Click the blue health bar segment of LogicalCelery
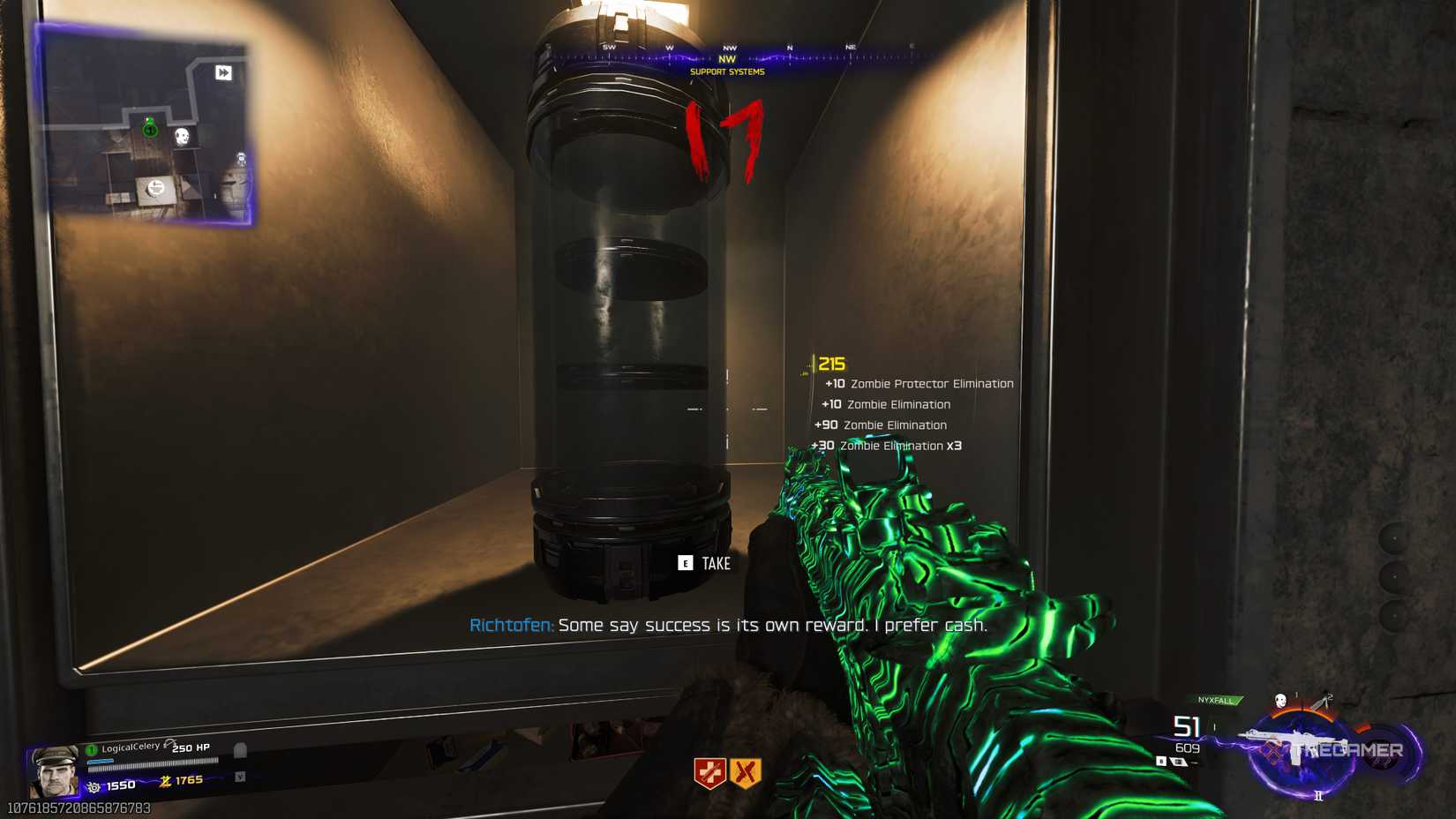Image resolution: width=1456 pixels, height=819 pixels. pos(101,762)
